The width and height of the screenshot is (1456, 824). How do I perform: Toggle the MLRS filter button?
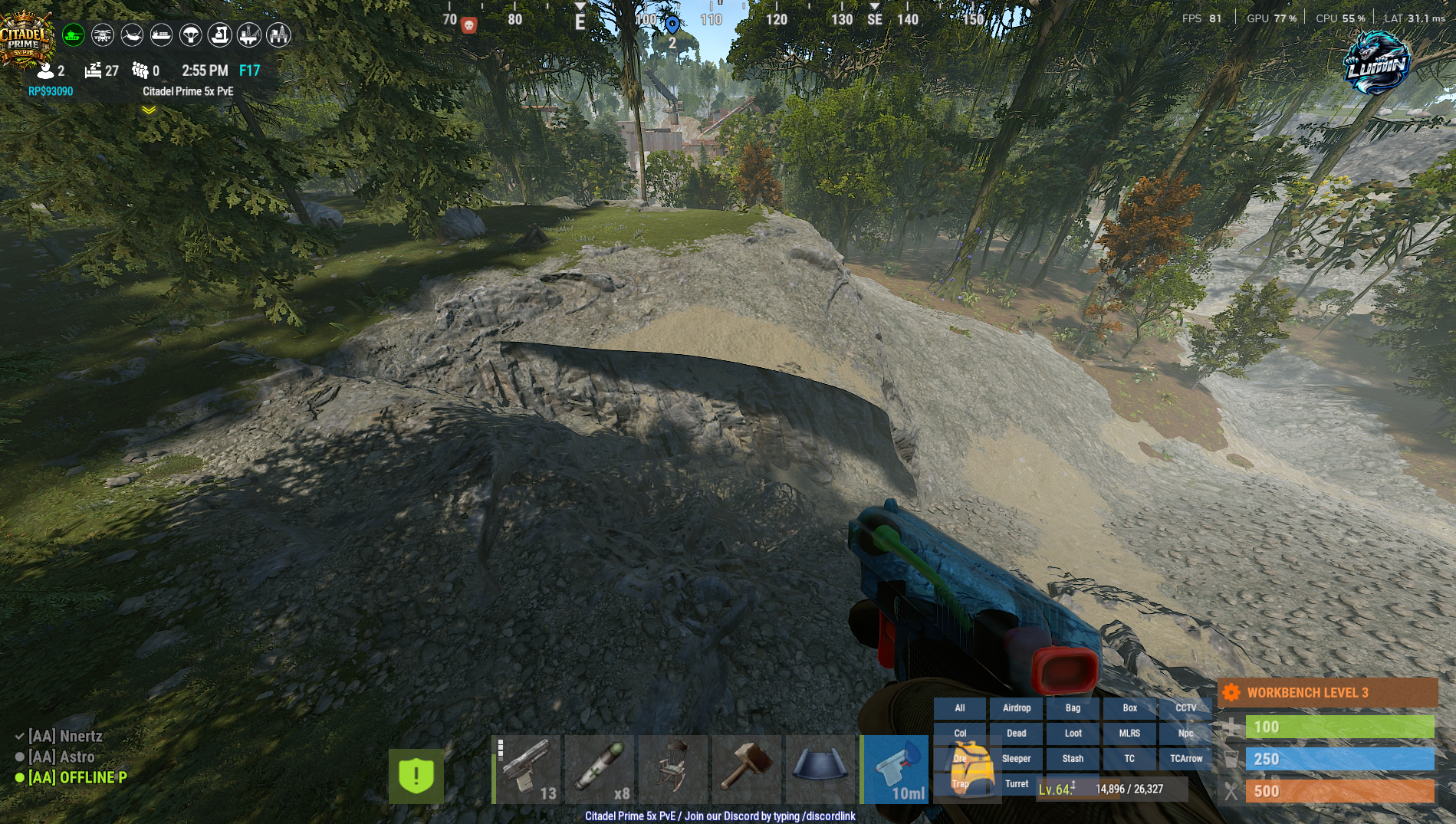1129,734
